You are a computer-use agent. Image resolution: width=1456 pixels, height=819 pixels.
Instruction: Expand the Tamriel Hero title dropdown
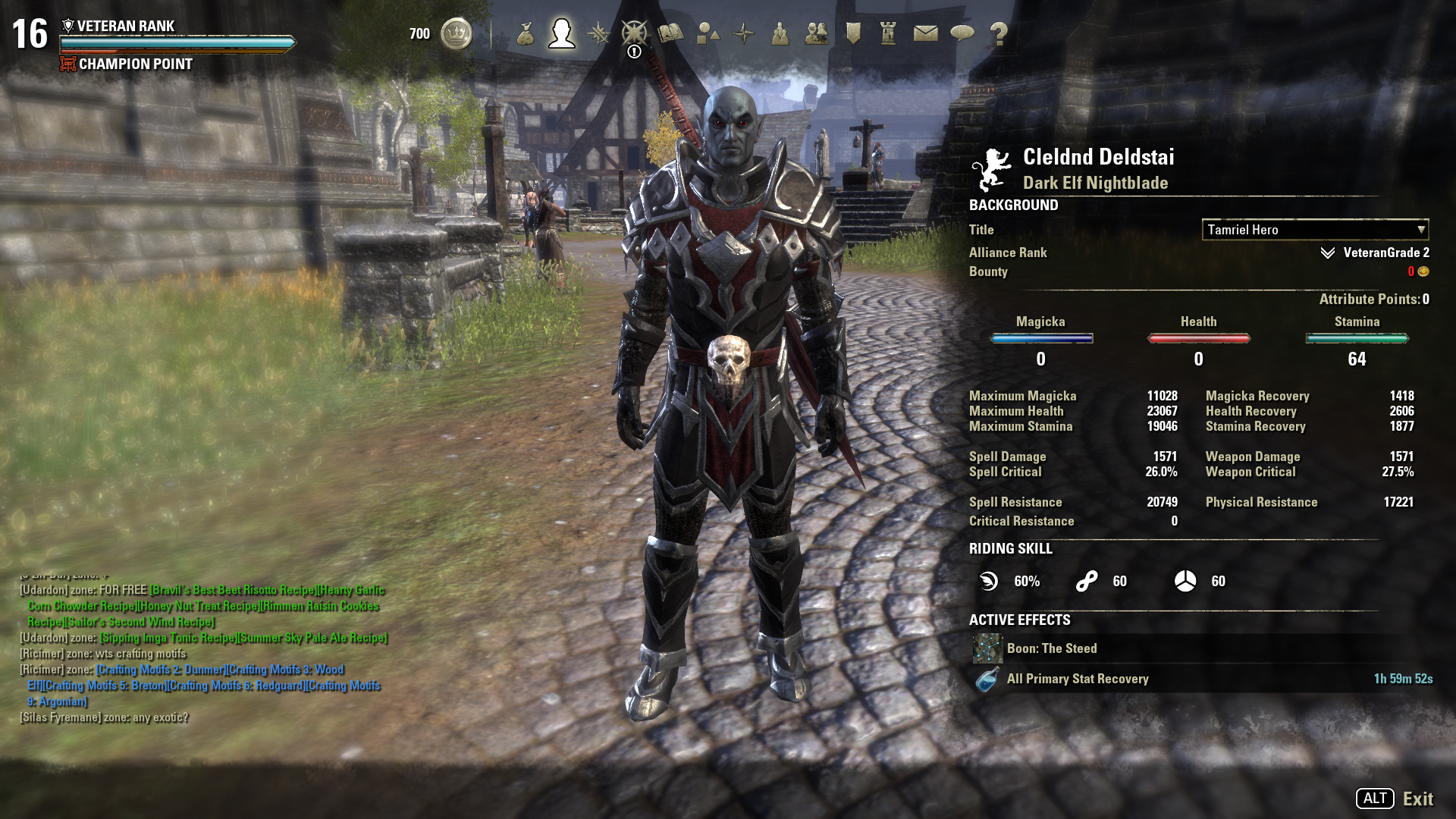(x=1315, y=230)
